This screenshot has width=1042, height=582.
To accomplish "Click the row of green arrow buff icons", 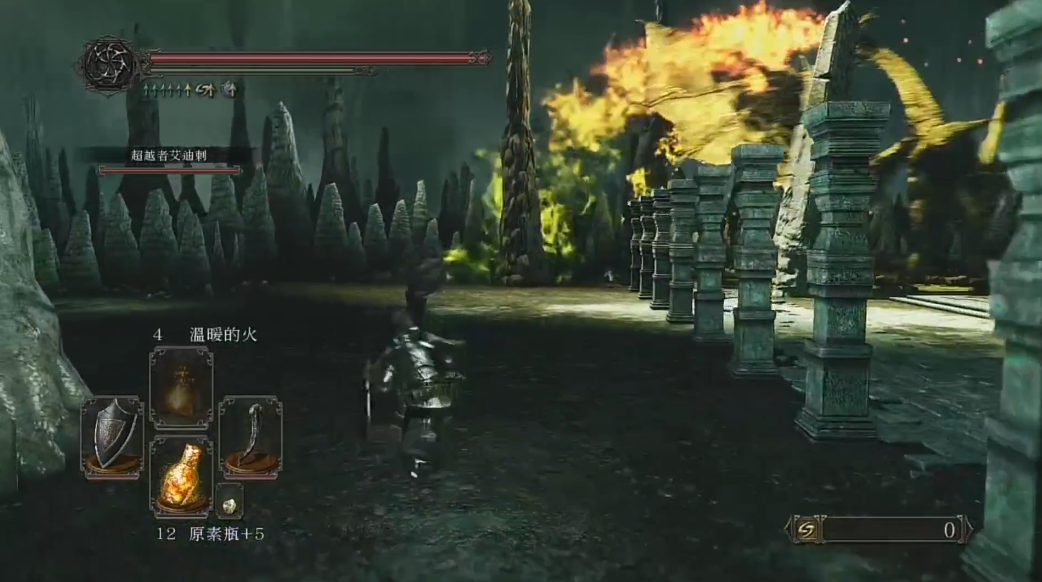I will tap(166, 89).
